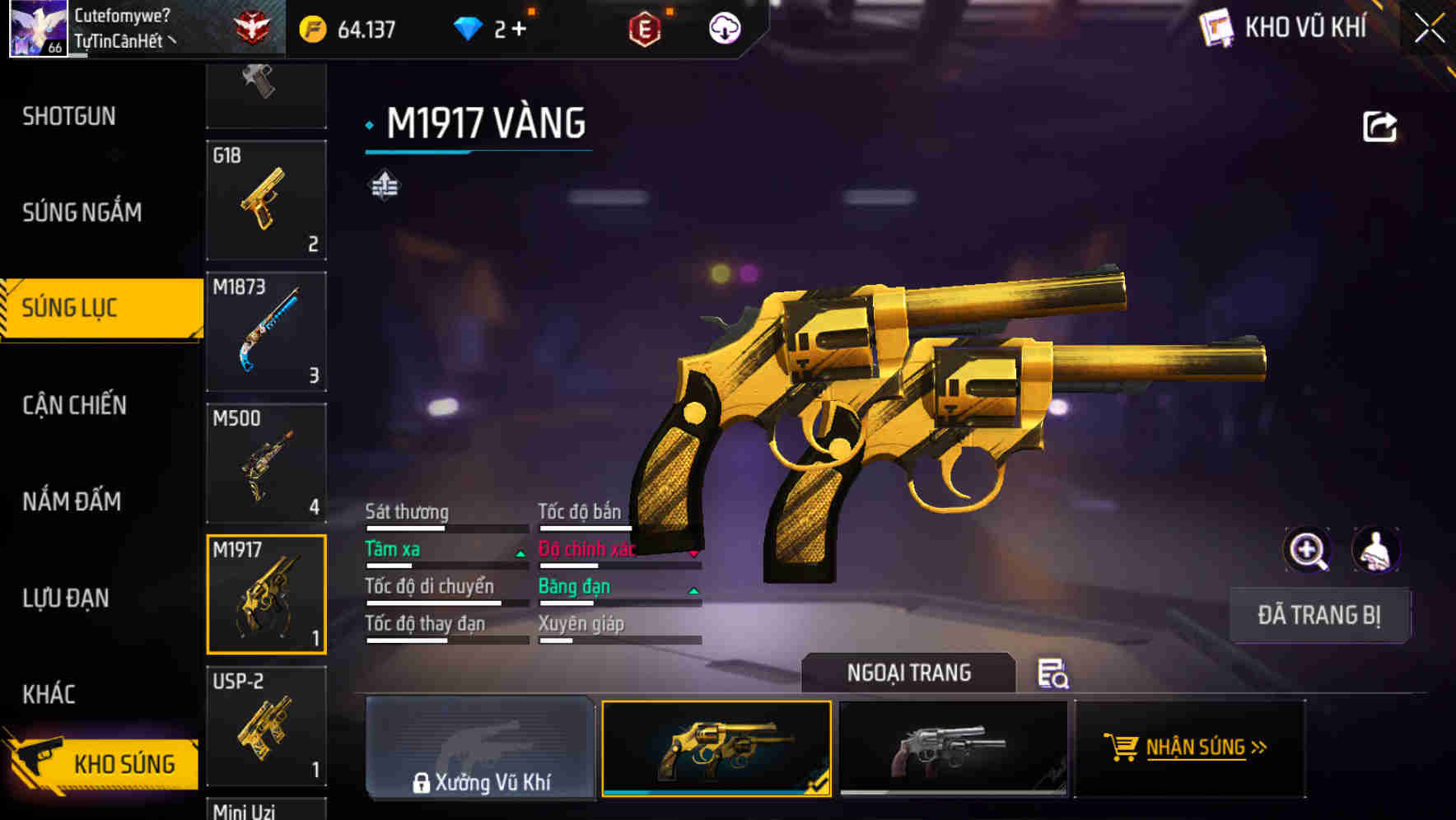Choose the M500 weapon slot
The image size is (1456, 820).
[266, 463]
